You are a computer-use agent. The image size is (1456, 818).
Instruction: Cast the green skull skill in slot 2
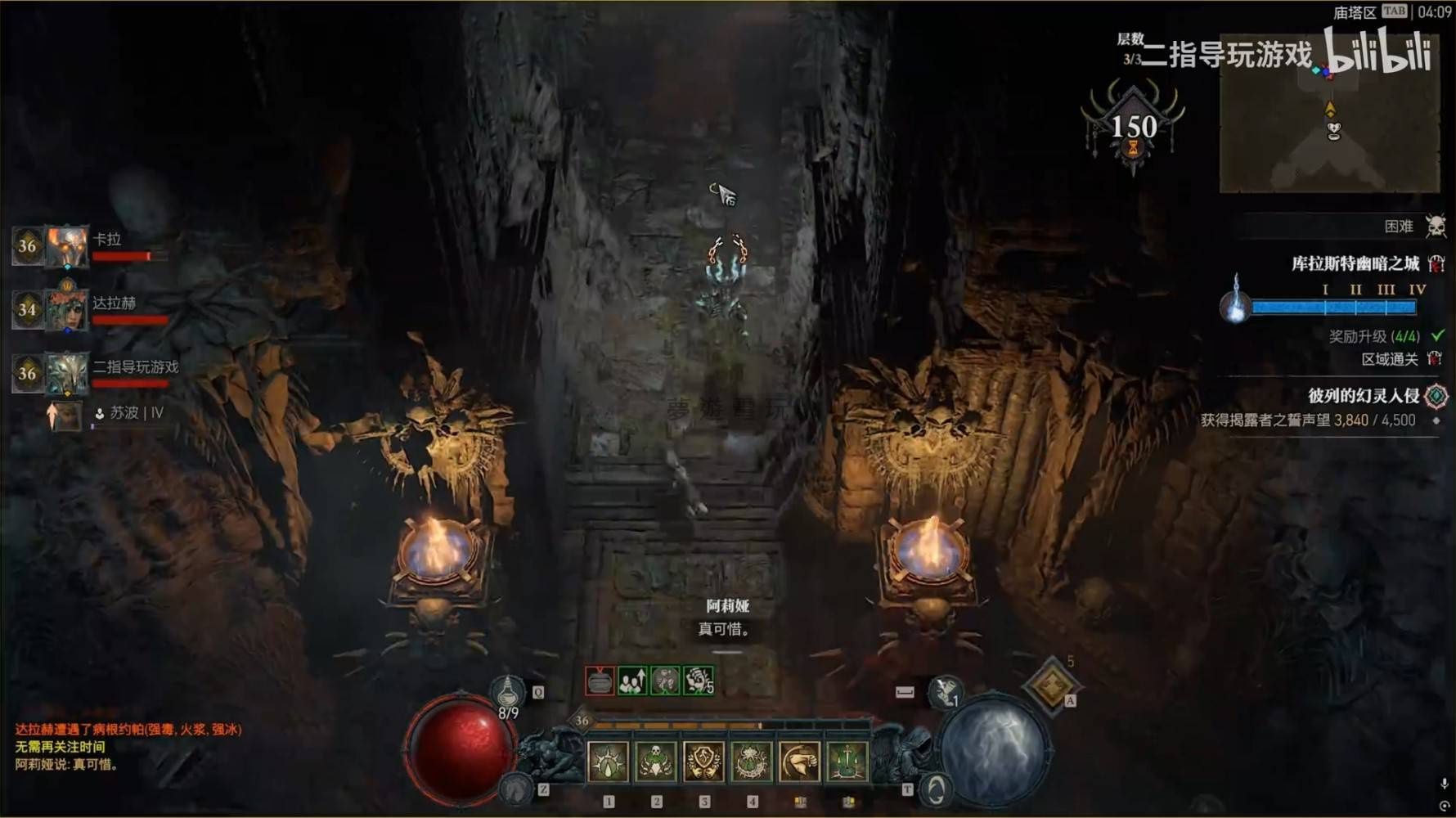point(656,762)
